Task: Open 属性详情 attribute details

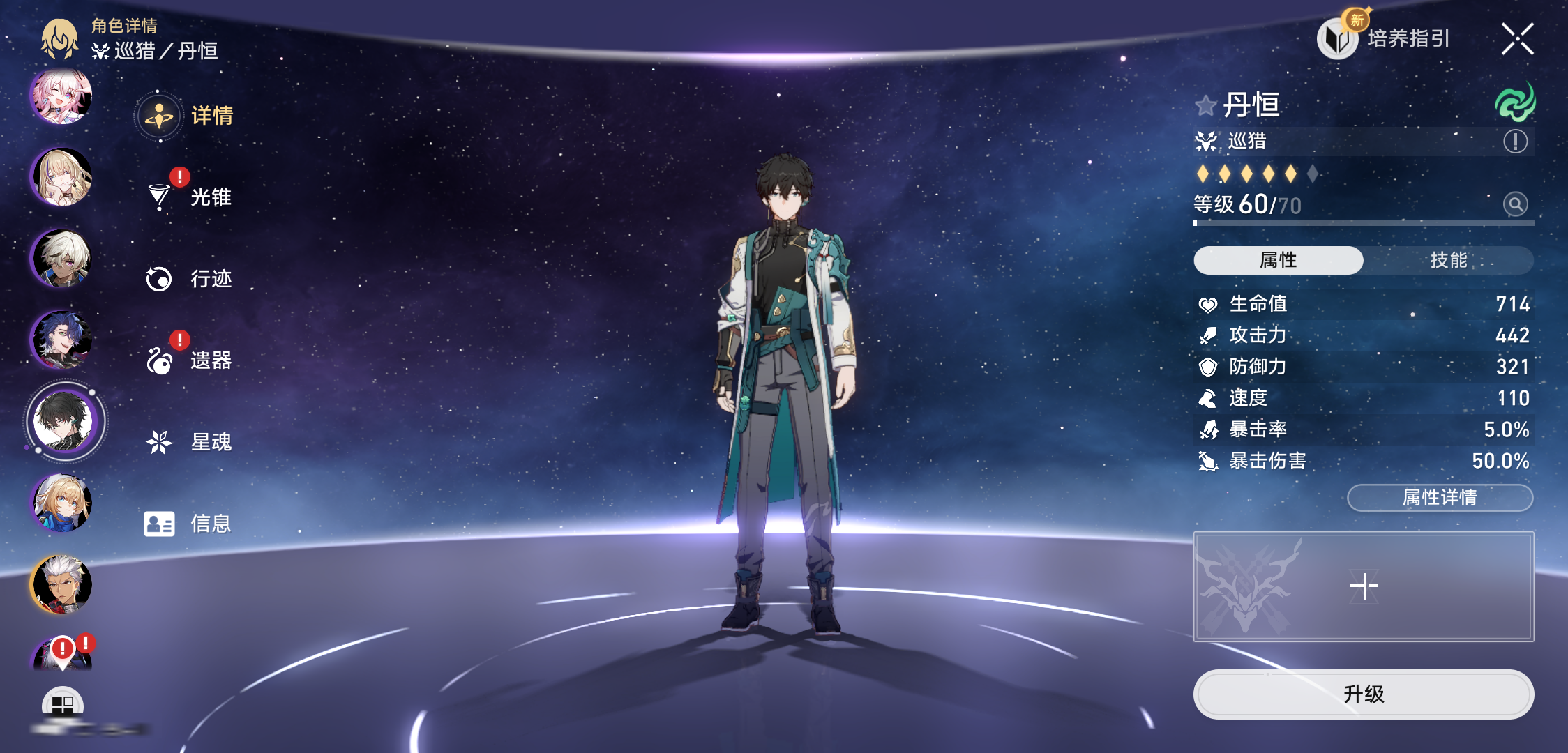Action: tap(1439, 497)
